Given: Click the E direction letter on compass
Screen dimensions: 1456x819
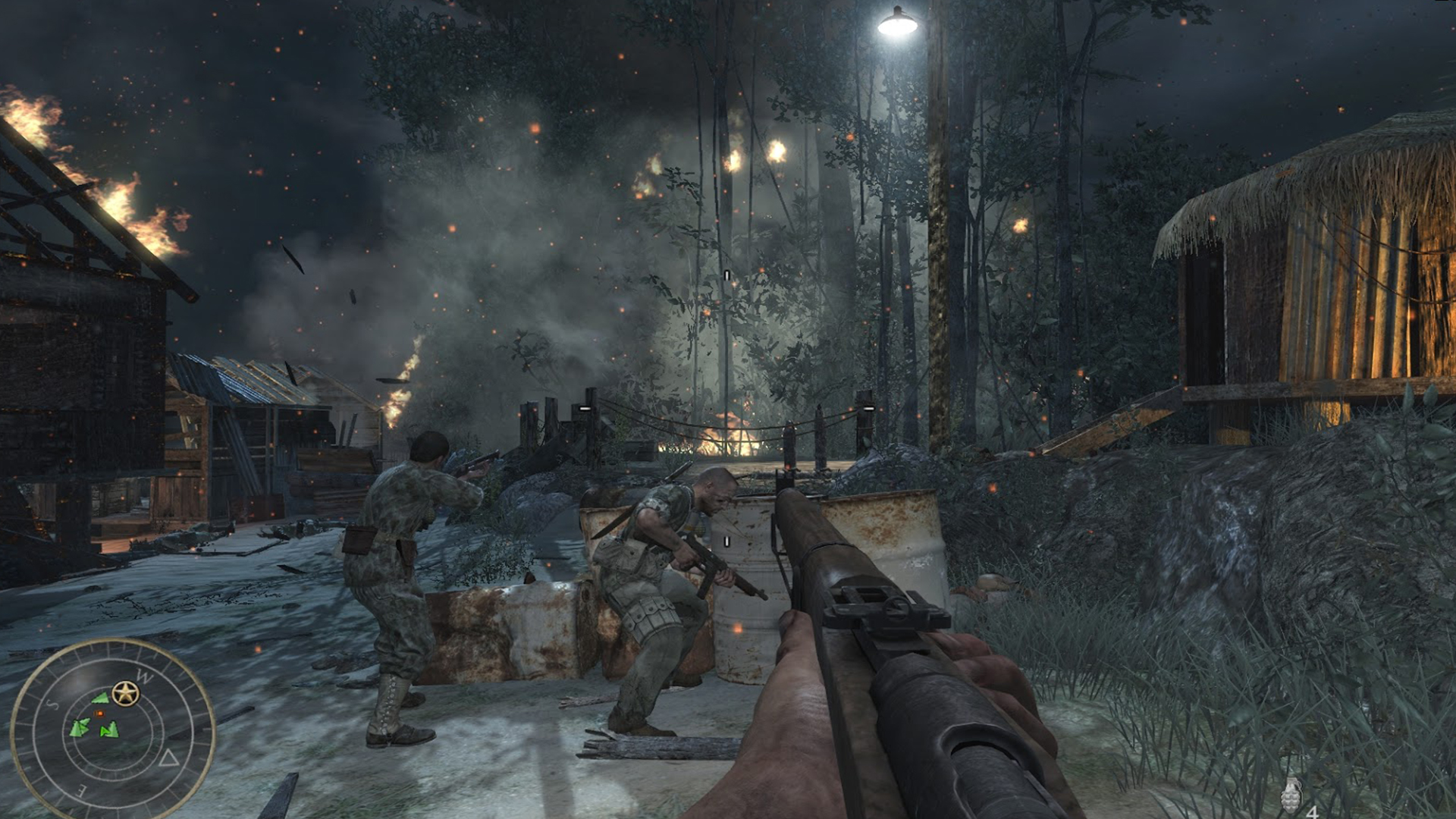Looking at the screenshot, I should click(x=80, y=789).
